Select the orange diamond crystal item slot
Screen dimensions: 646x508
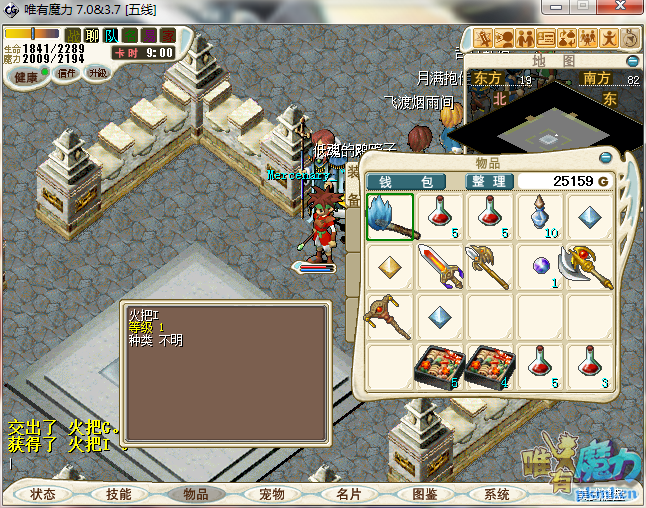[389, 267]
